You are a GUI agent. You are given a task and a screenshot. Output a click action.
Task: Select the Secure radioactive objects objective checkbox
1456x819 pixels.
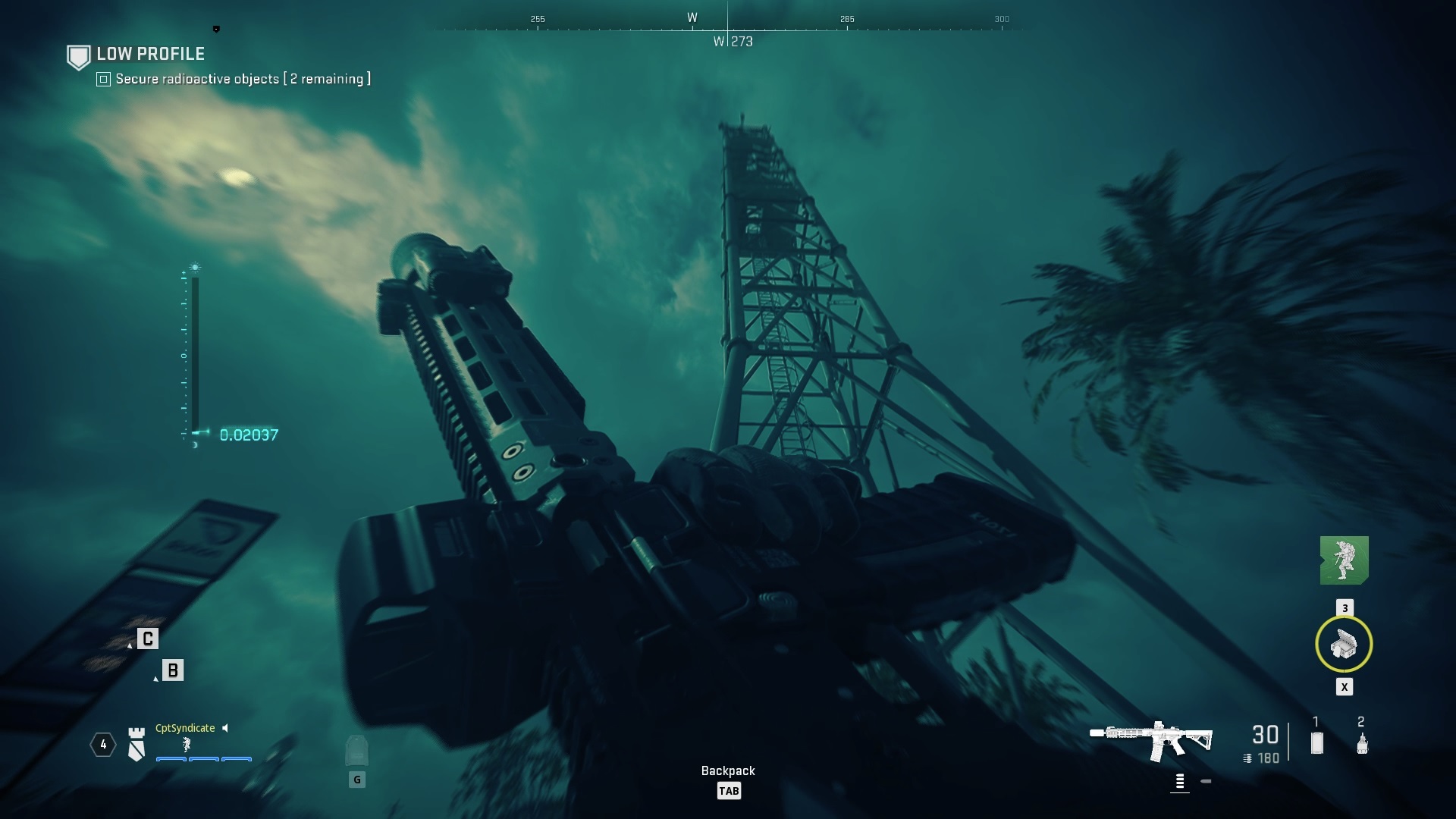[x=104, y=79]
